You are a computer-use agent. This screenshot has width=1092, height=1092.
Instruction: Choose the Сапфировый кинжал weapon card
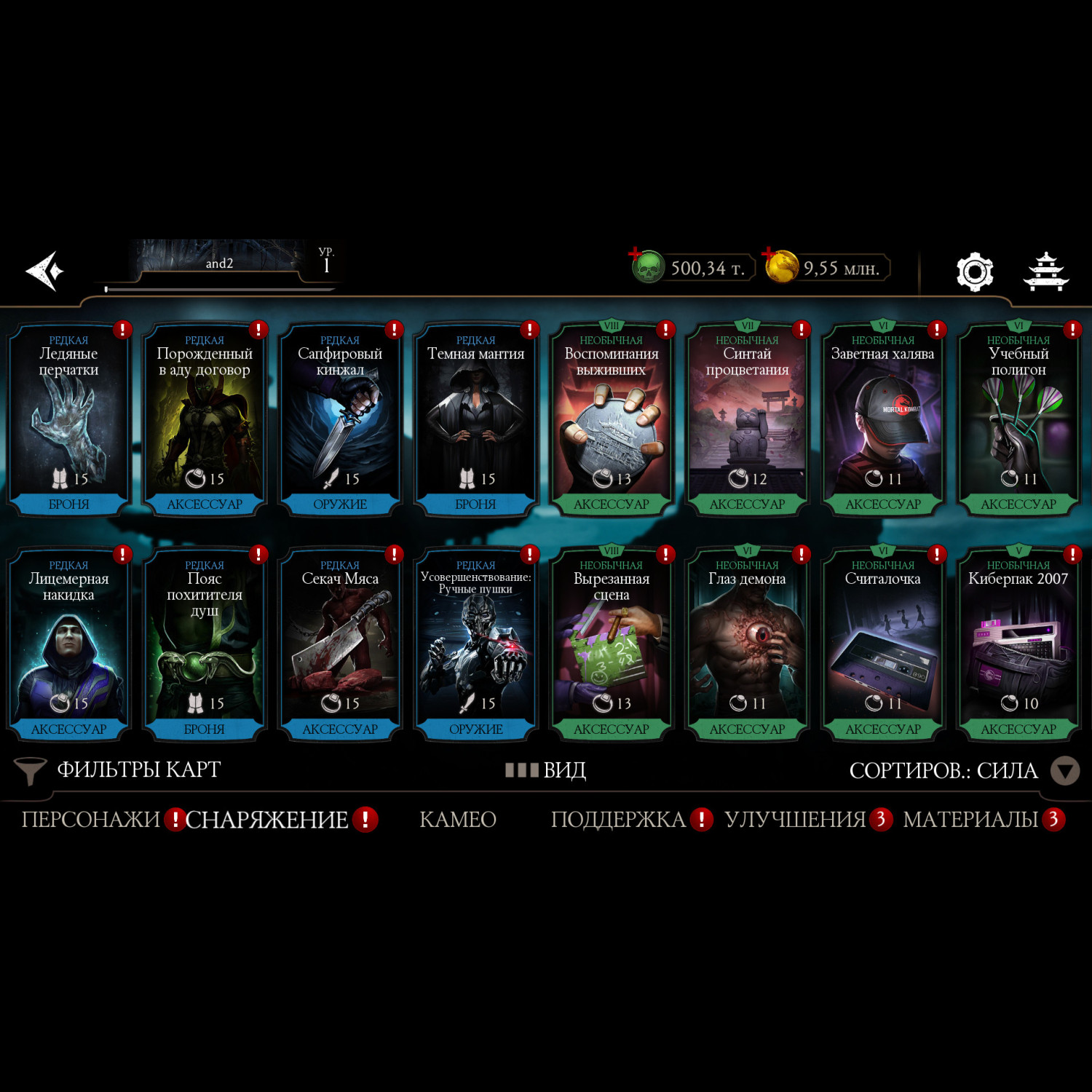point(340,420)
